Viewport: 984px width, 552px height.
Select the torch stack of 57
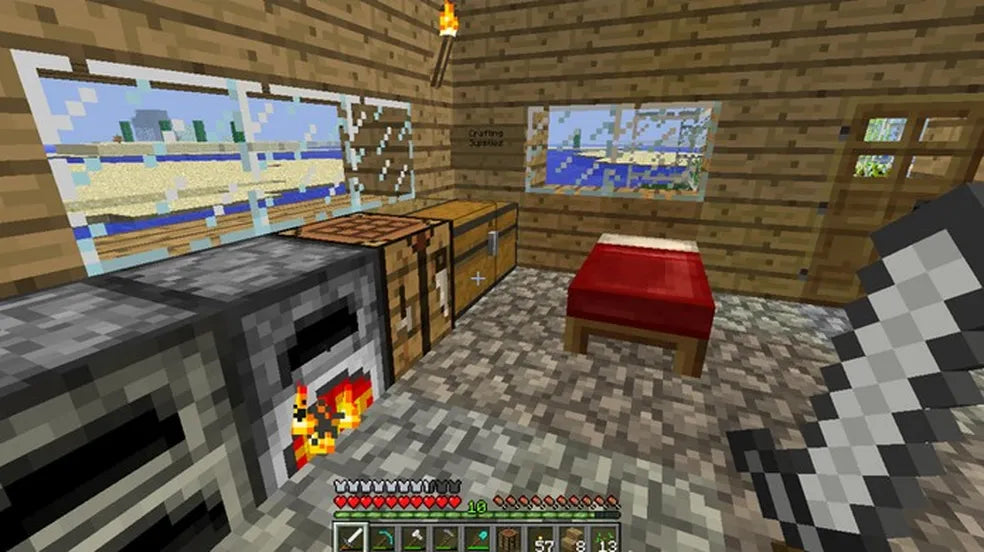[541, 537]
